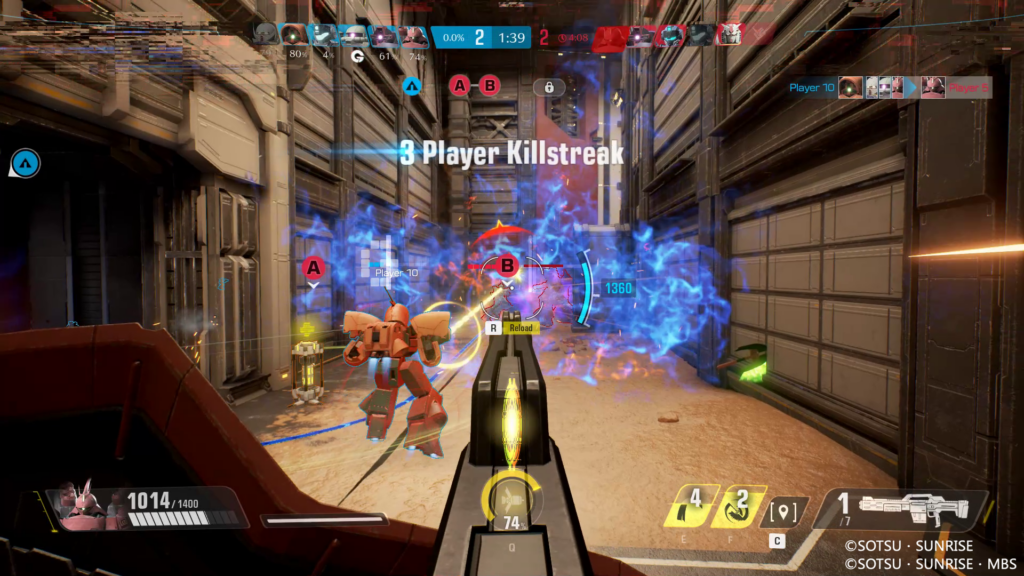Screen dimensions: 1024x576
Task: Select the Player 10 kill feed entry
Action: click(x=811, y=88)
